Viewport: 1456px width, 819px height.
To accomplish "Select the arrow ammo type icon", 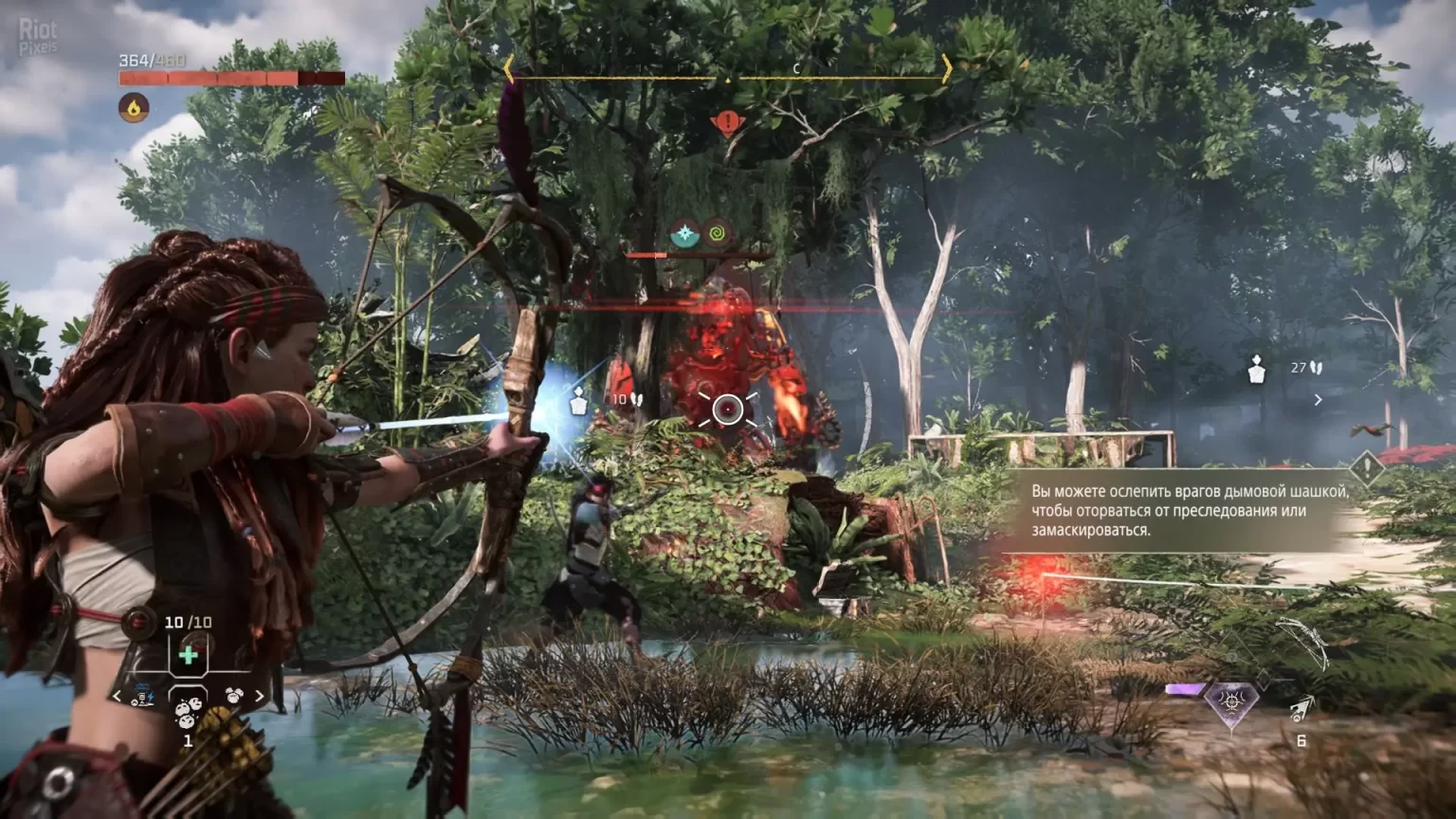I will point(1301,707).
